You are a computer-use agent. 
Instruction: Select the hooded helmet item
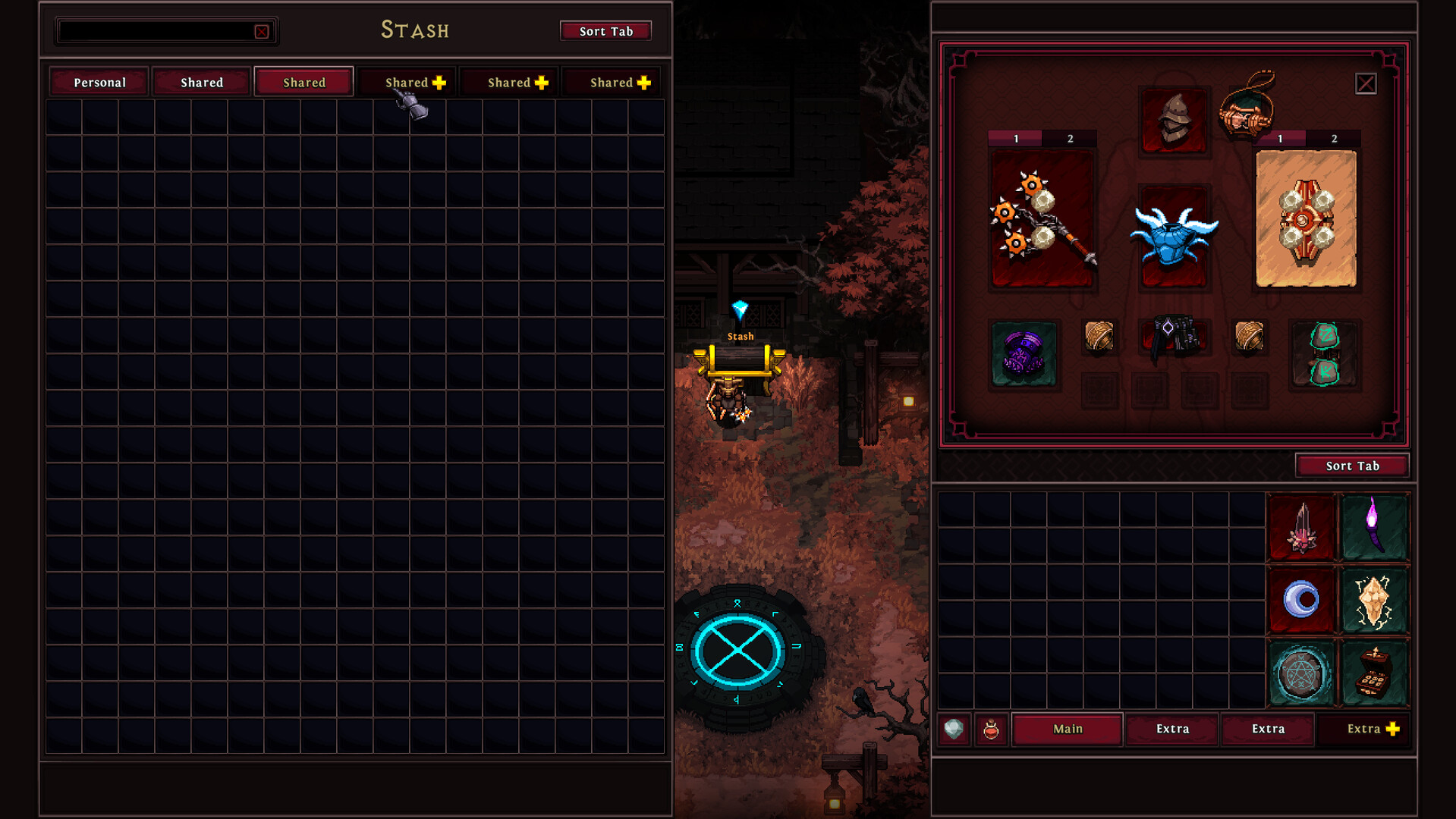(1174, 120)
